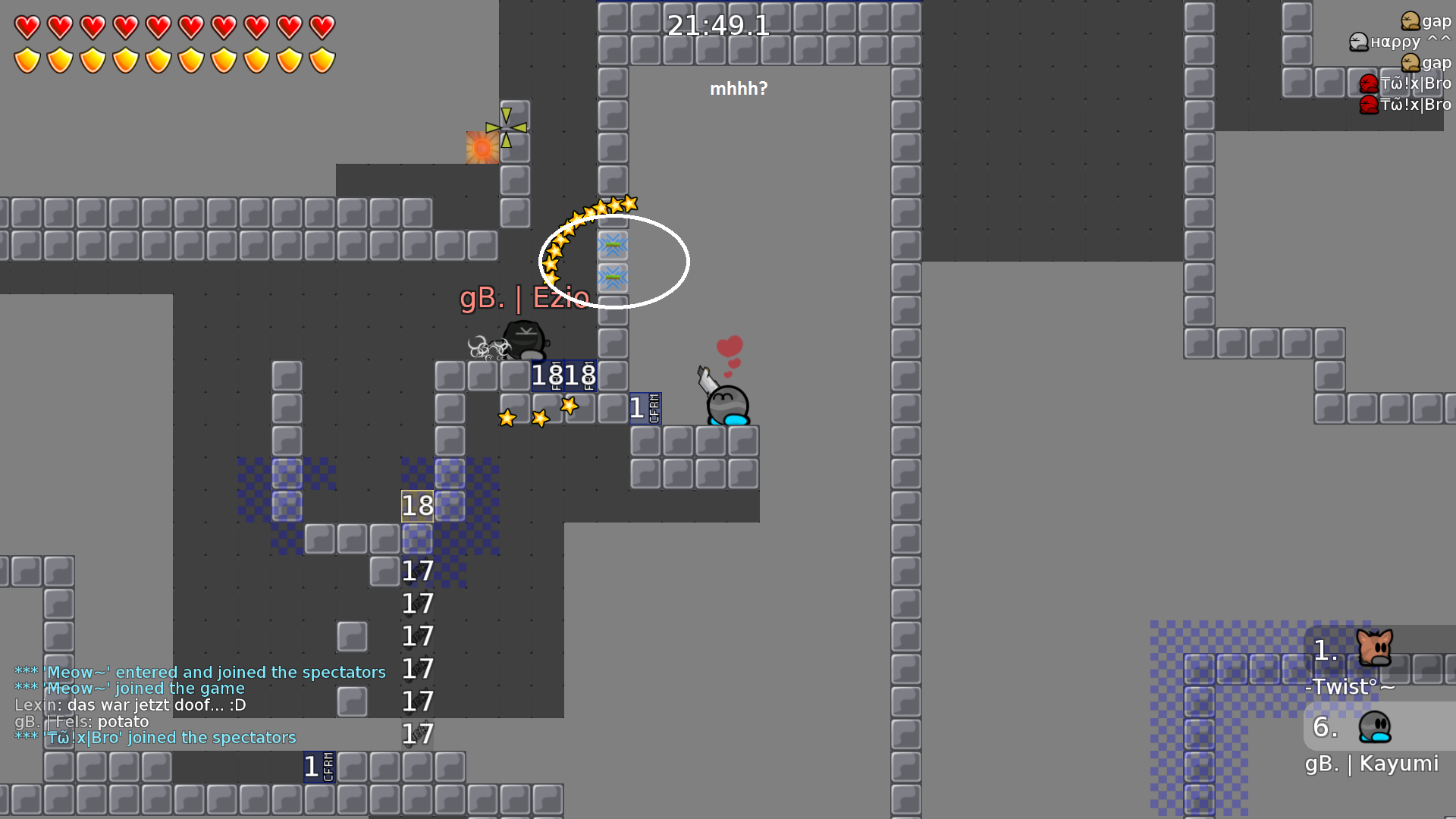
Task: Select the brown 'gap' tee avatar in spectator list
Action: pos(1410,21)
